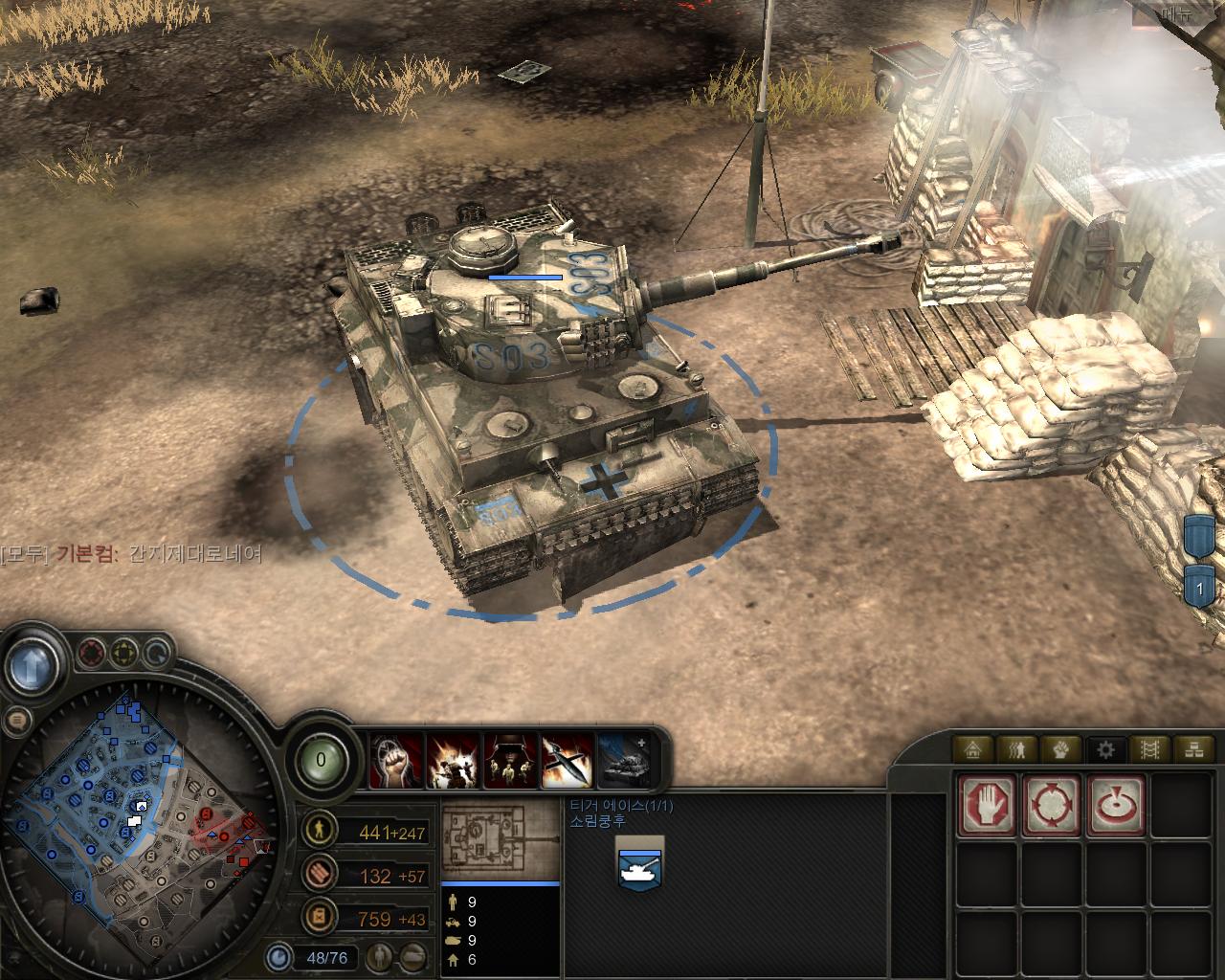The image size is (1225, 980).
Task: Activate the raised fist commander ability
Action: pos(396,761)
